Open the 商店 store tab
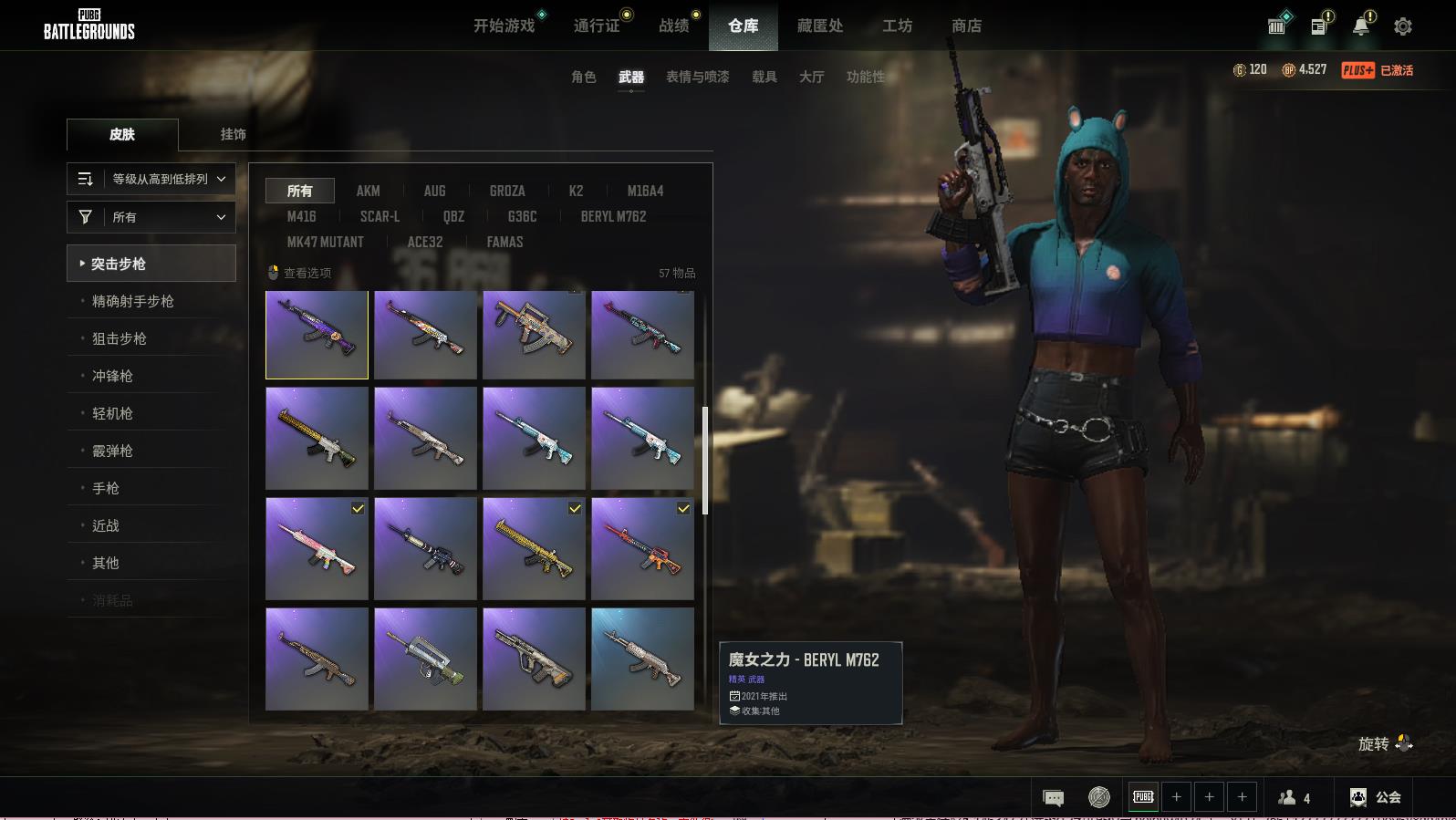This screenshot has width=1456, height=820. point(966,26)
